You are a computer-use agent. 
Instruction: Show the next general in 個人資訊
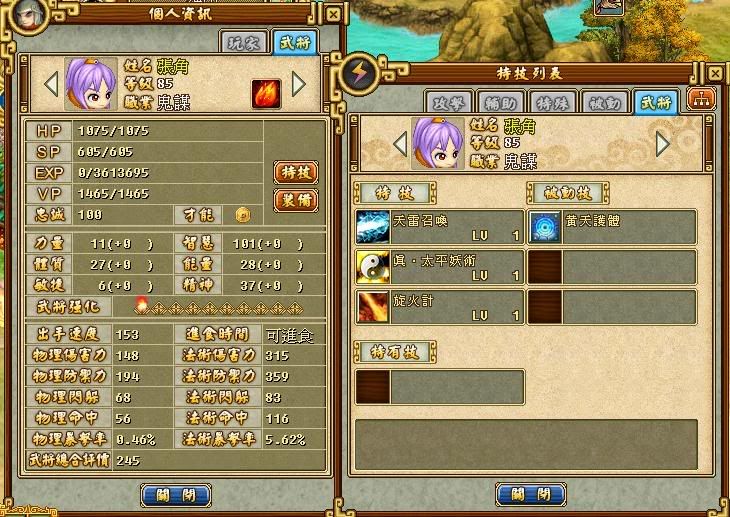click(298, 85)
